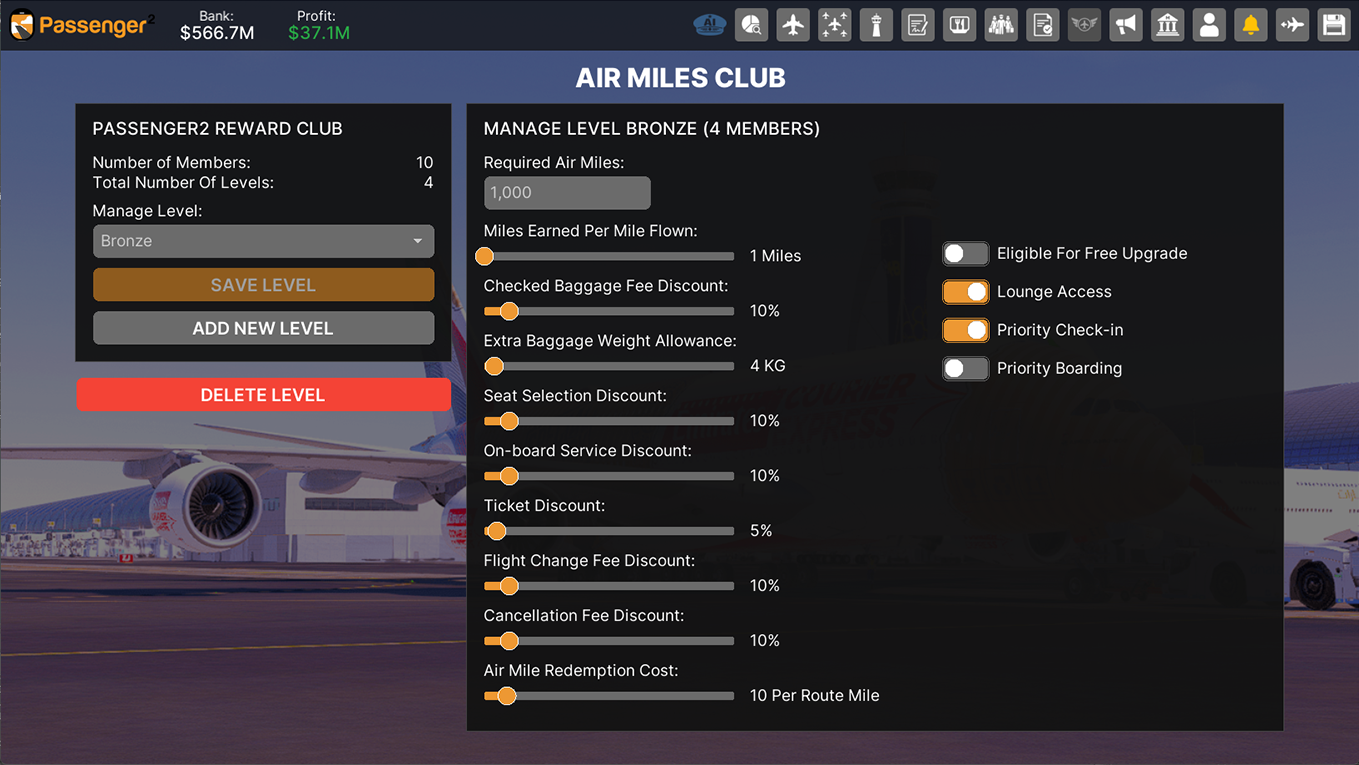Turn off Lounge Access
Screen dimensions: 1359x765
coord(965,292)
